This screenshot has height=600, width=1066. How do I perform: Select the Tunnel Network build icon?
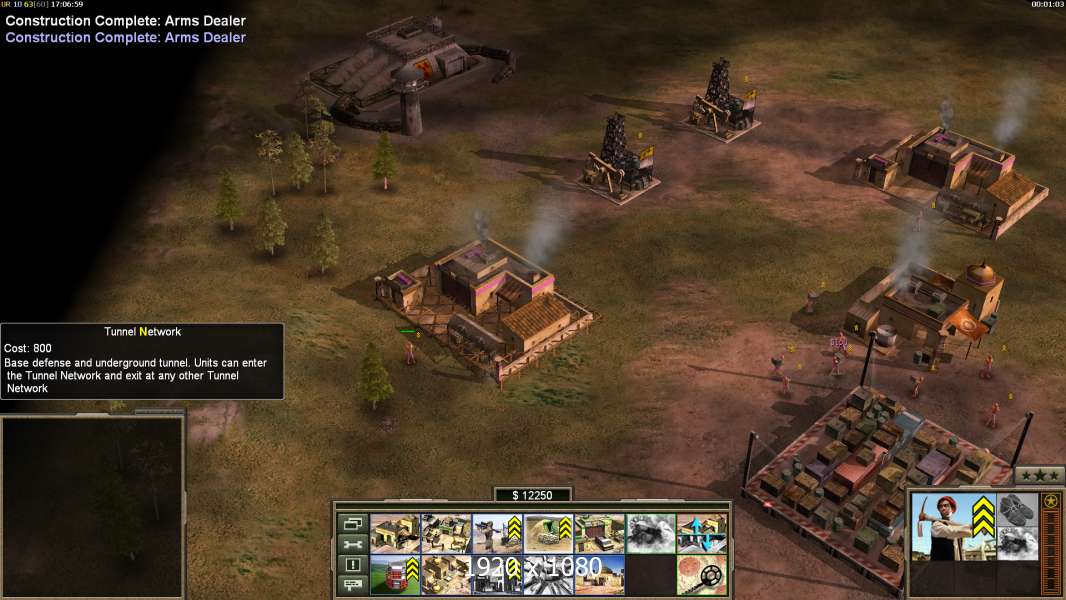point(547,533)
